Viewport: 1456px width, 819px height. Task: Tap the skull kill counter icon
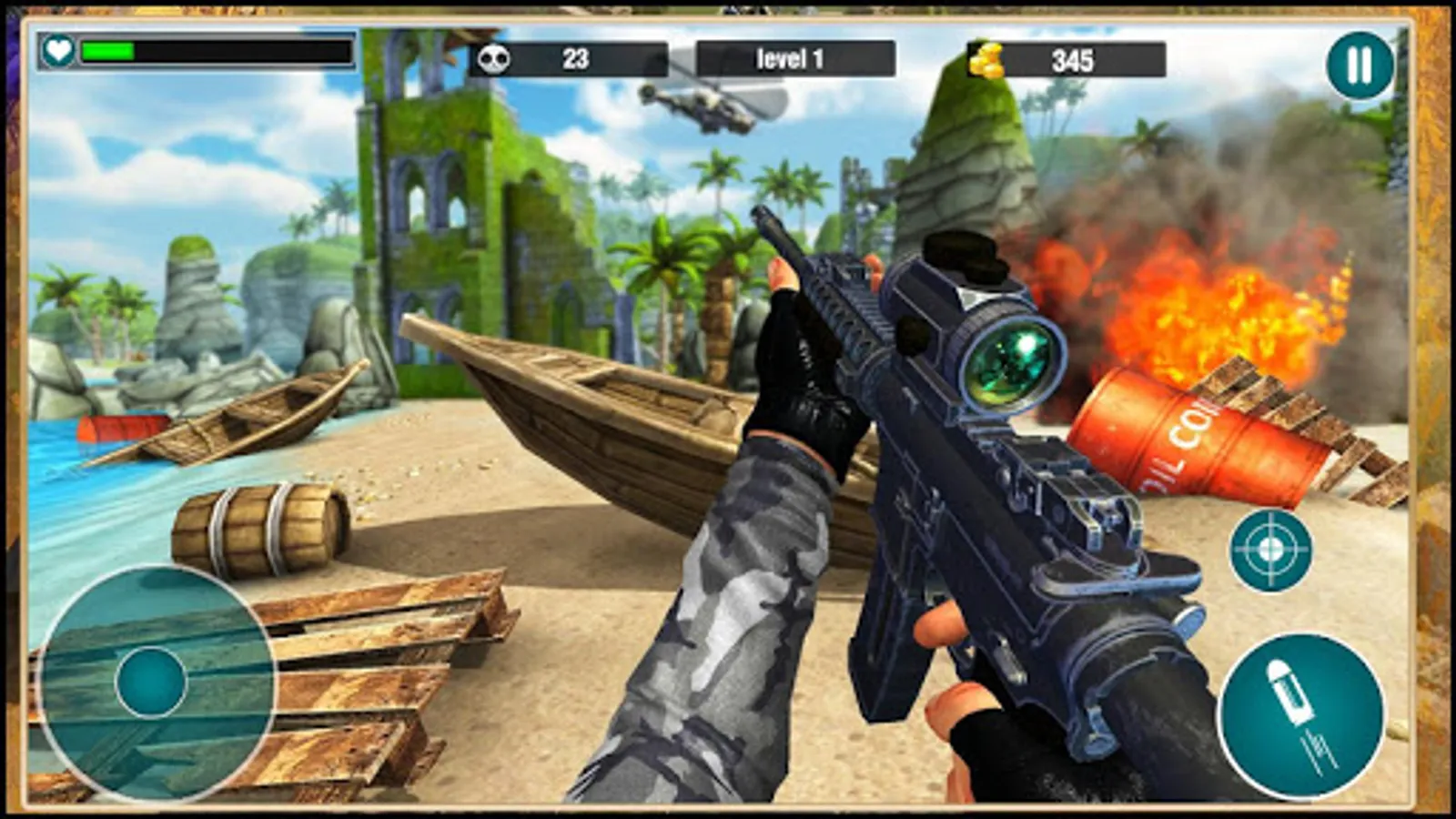point(492,56)
